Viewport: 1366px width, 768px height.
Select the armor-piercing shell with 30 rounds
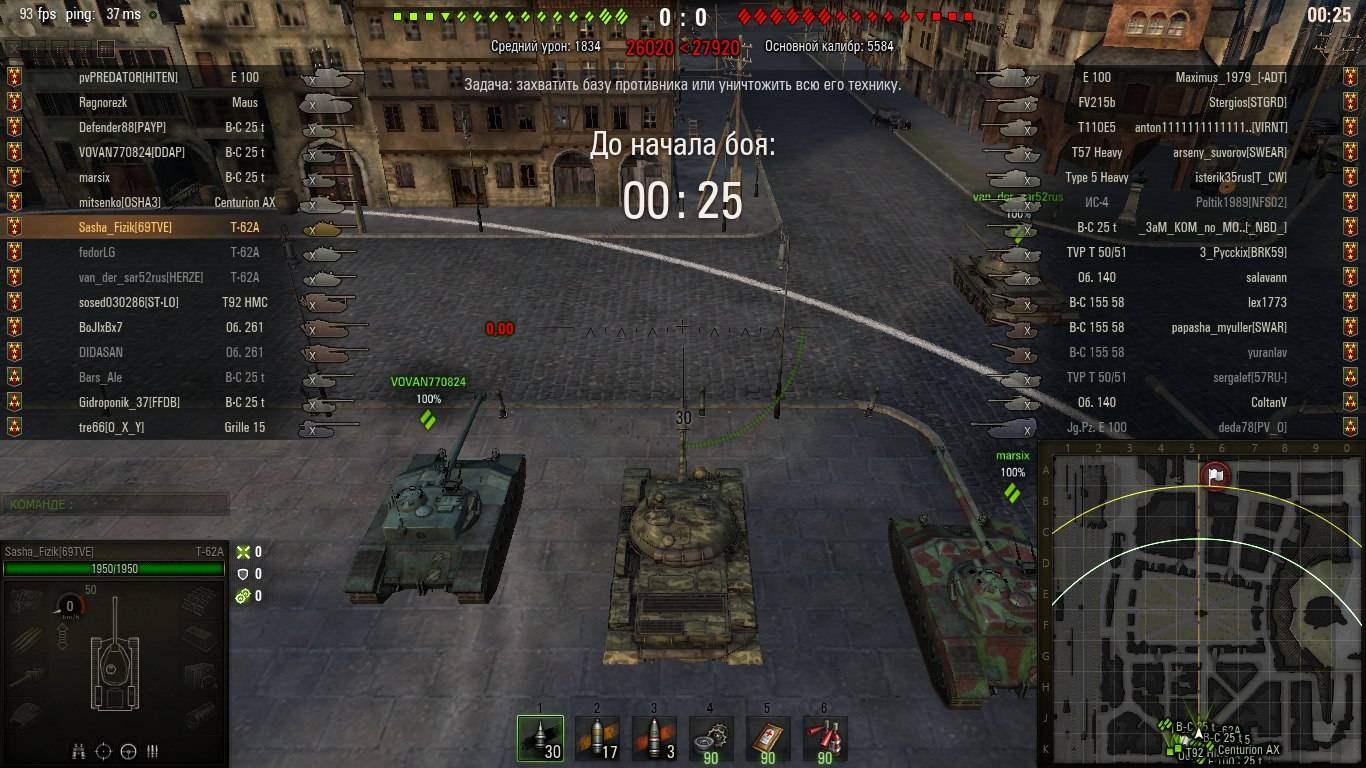(x=540, y=739)
